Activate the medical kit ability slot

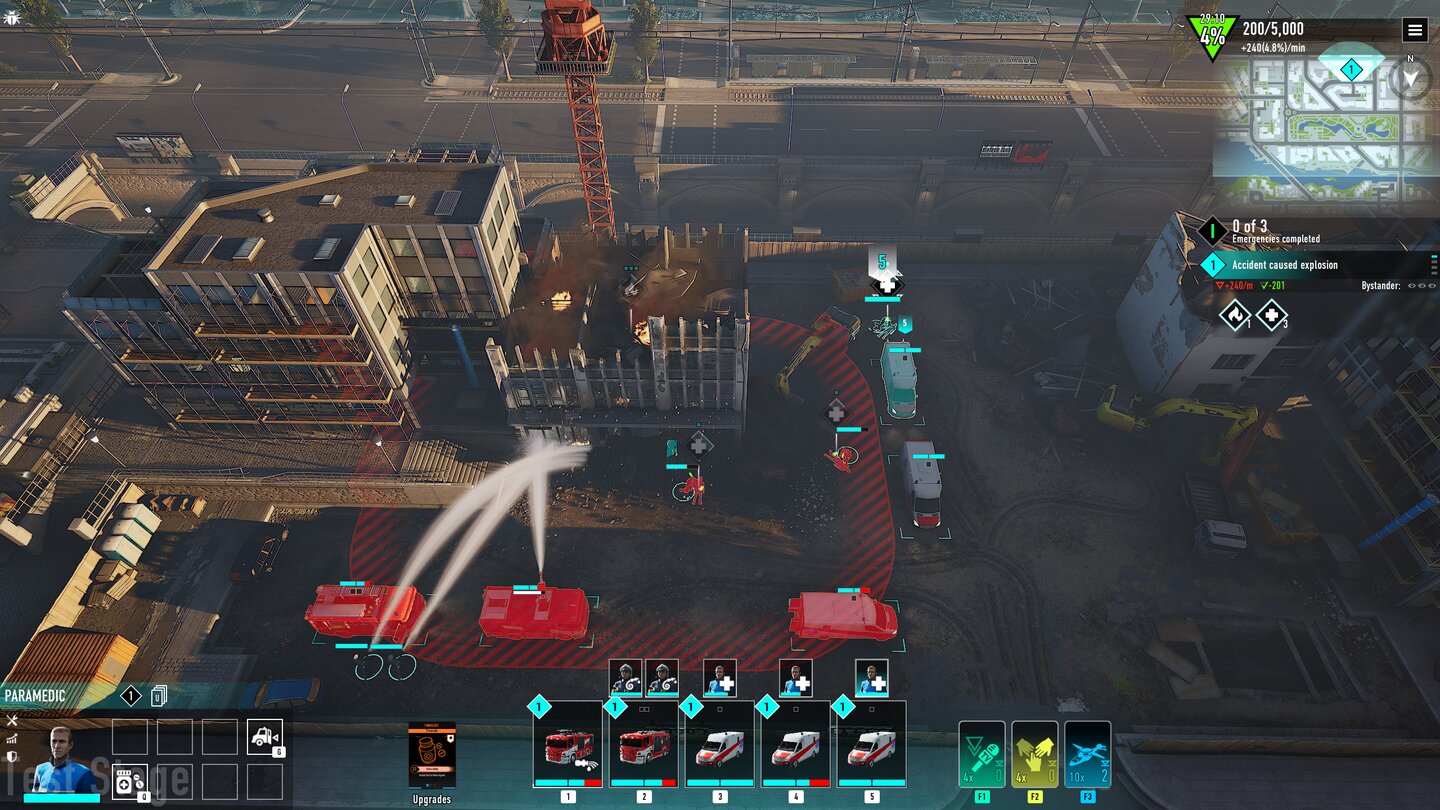click(131, 782)
